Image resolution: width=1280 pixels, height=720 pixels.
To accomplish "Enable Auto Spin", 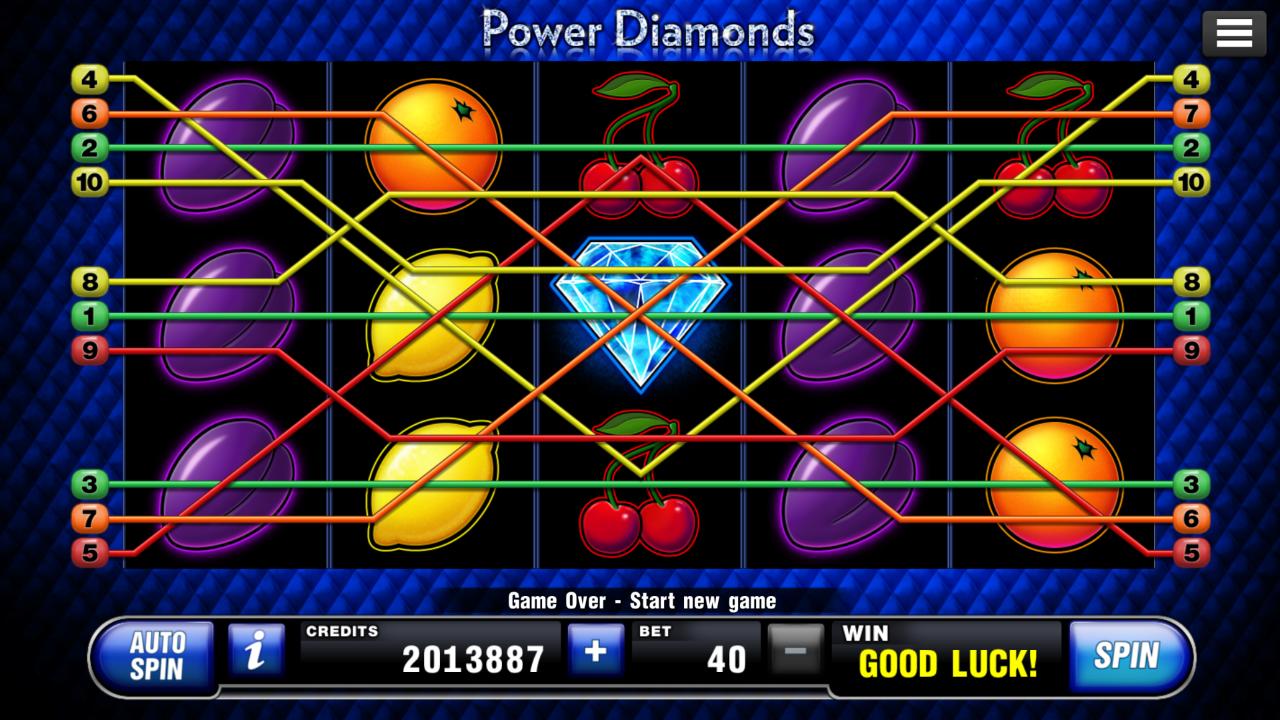I will point(156,657).
